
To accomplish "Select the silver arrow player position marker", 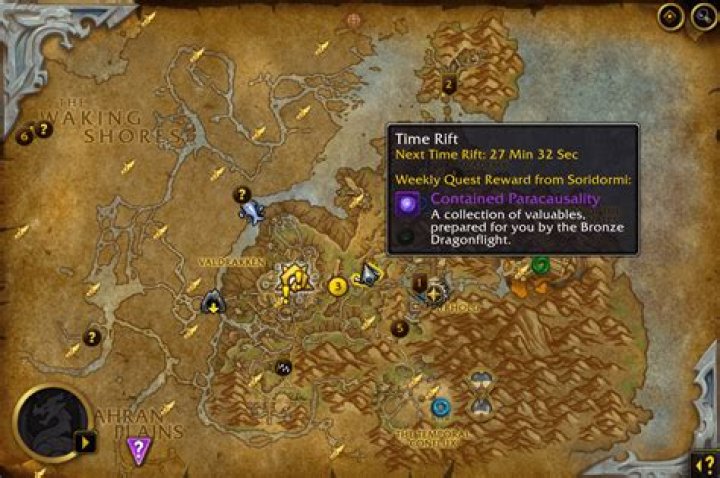I will tap(370, 274).
